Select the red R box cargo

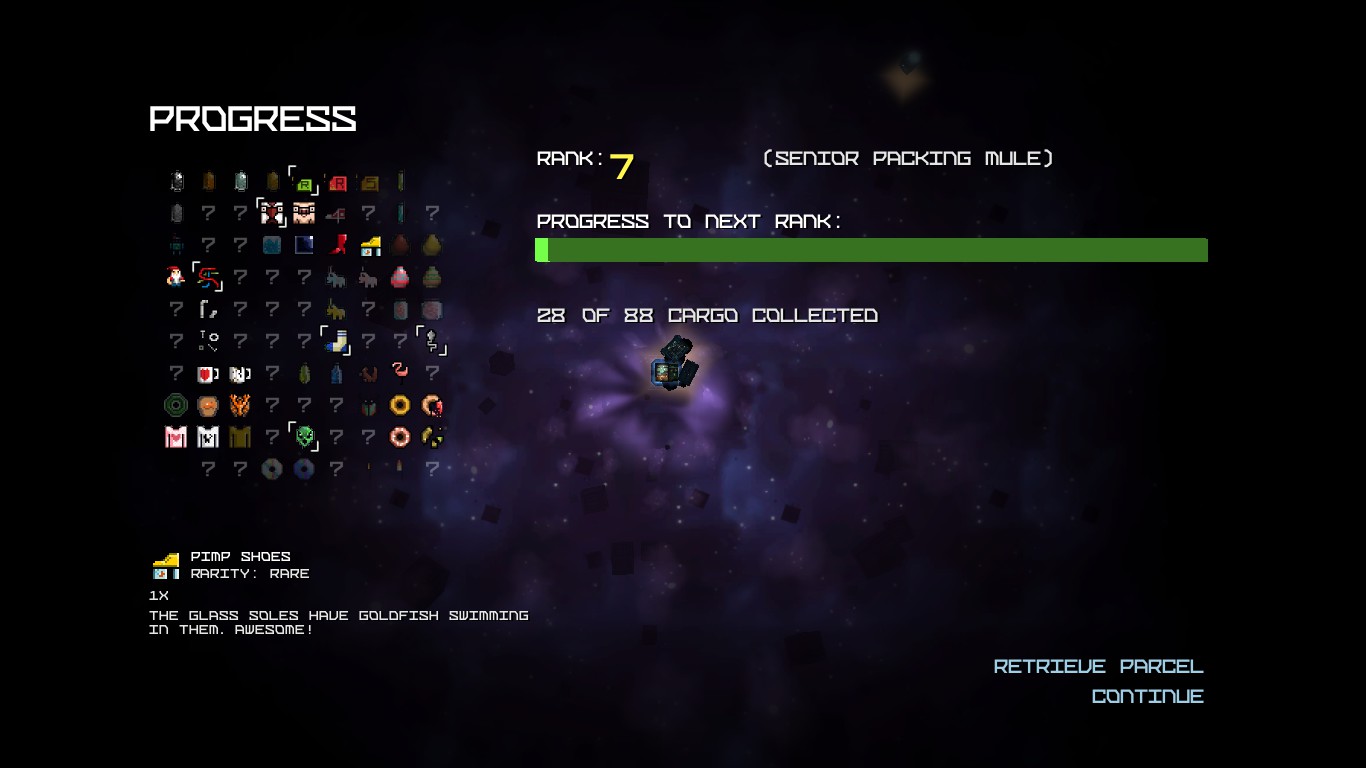click(336, 182)
